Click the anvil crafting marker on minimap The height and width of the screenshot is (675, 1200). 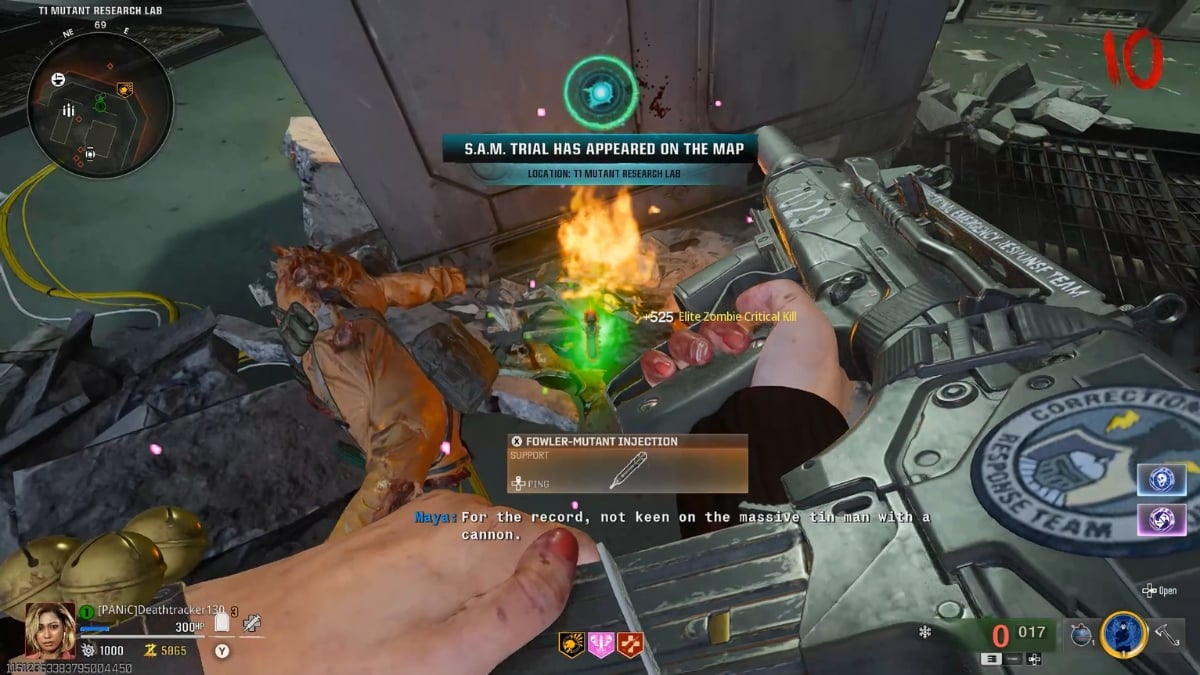[58, 79]
